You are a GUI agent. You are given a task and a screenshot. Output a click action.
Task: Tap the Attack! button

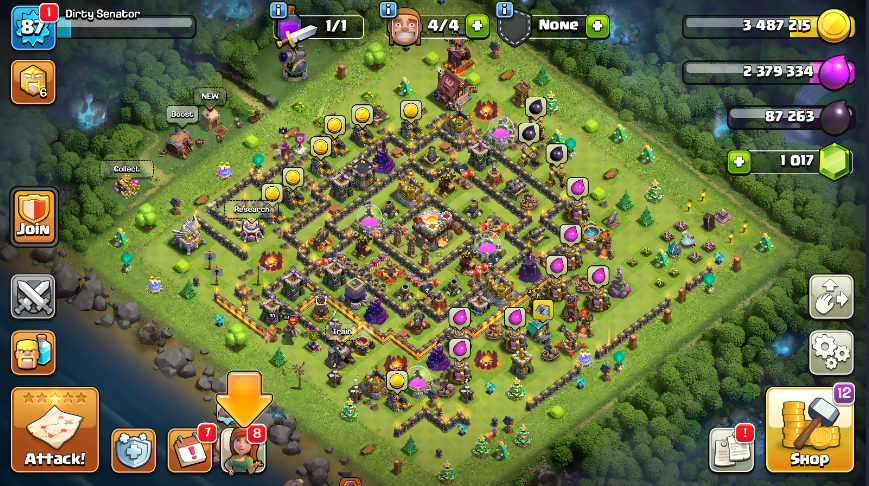[55, 430]
